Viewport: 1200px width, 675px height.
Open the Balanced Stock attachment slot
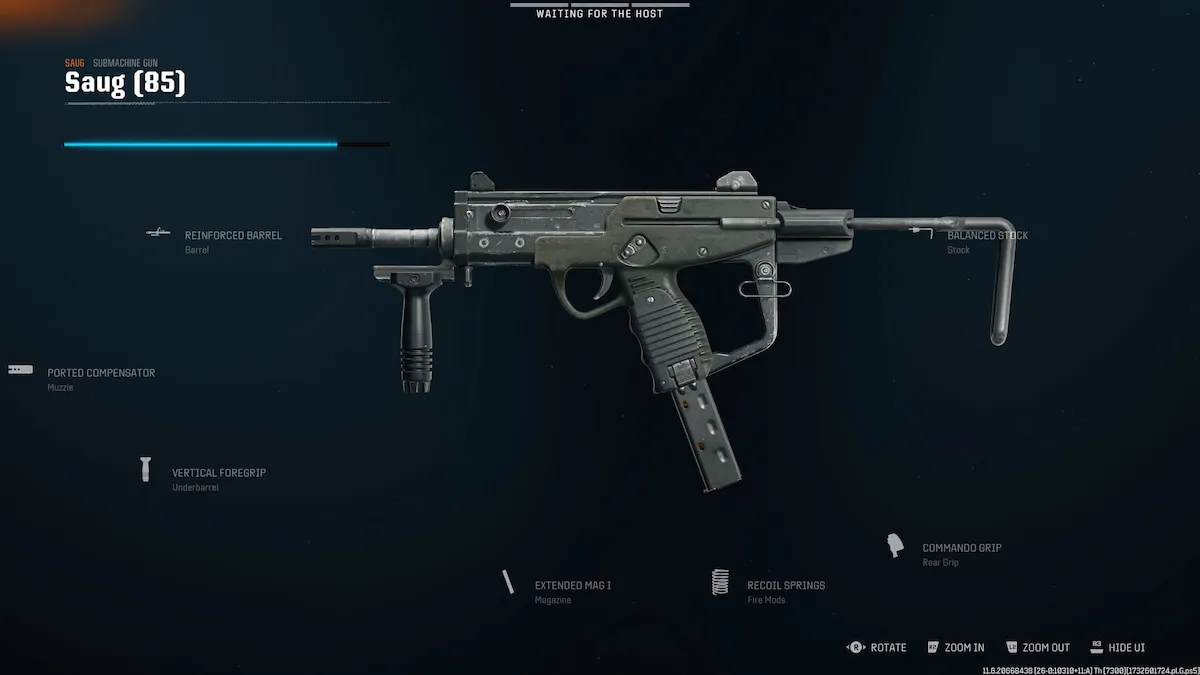coord(987,236)
